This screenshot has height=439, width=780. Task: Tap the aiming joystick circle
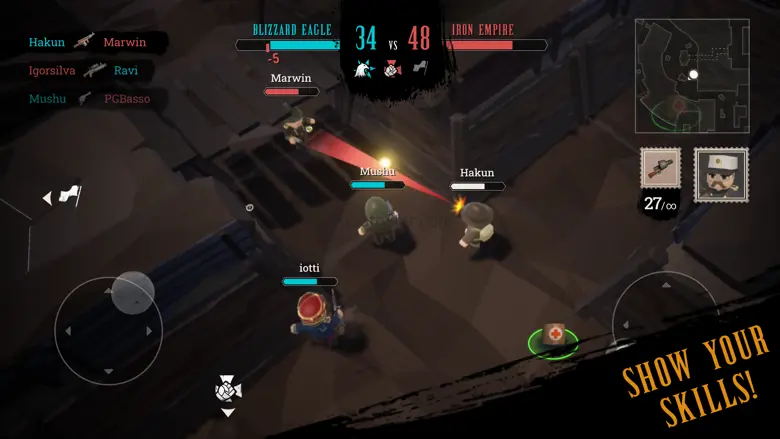coord(664,324)
